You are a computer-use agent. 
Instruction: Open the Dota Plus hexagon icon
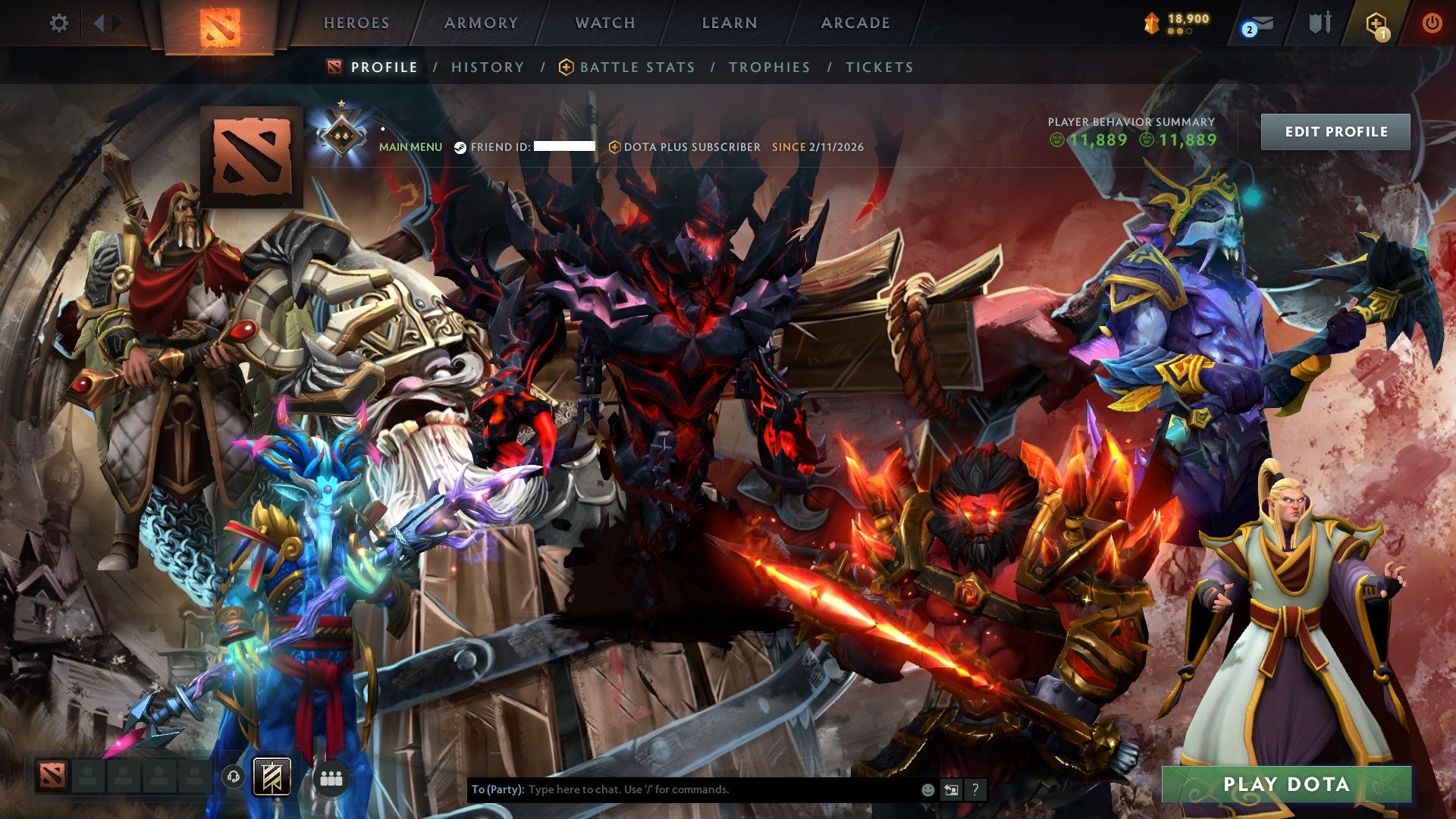tap(1376, 21)
